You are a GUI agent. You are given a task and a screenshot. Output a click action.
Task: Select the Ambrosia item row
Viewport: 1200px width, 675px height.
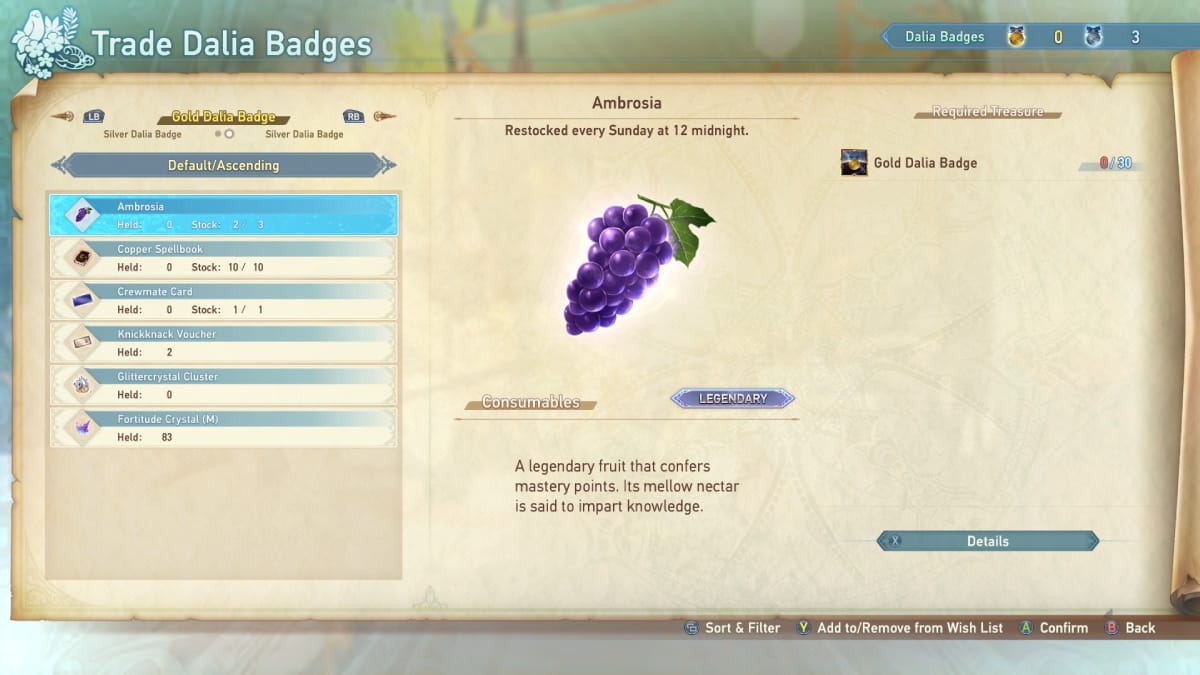224,215
